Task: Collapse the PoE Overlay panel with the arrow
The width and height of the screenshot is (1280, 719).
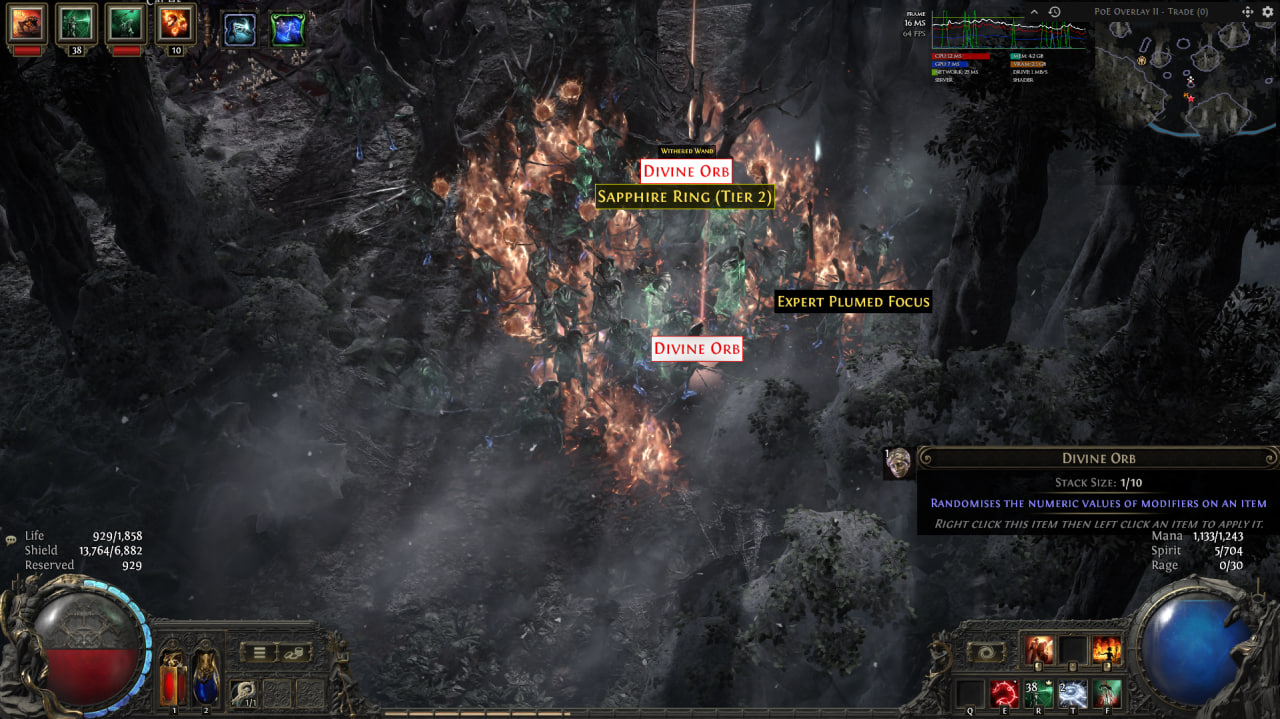Action: tap(1034, 11)
